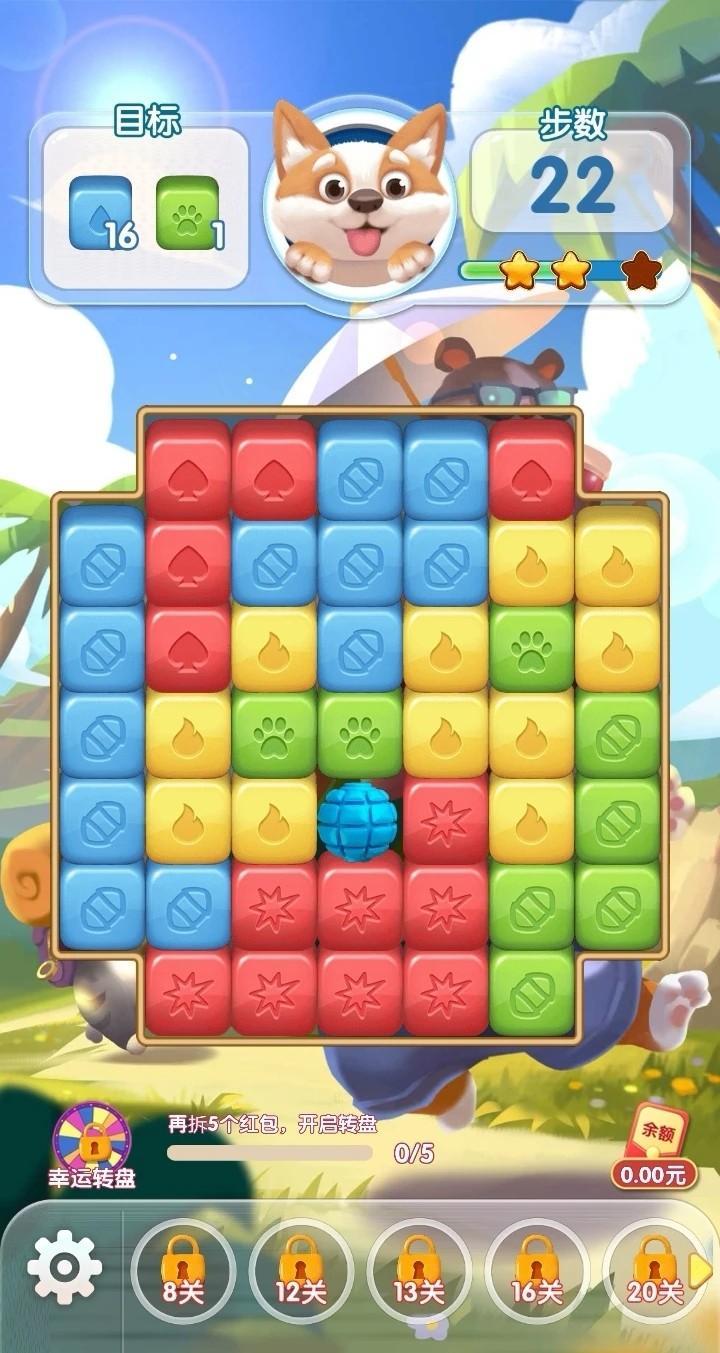Select the locked 12关 booster slot
This screenshot has height=1353, width=720.
pyautogui.click(x=301, y=1270)
